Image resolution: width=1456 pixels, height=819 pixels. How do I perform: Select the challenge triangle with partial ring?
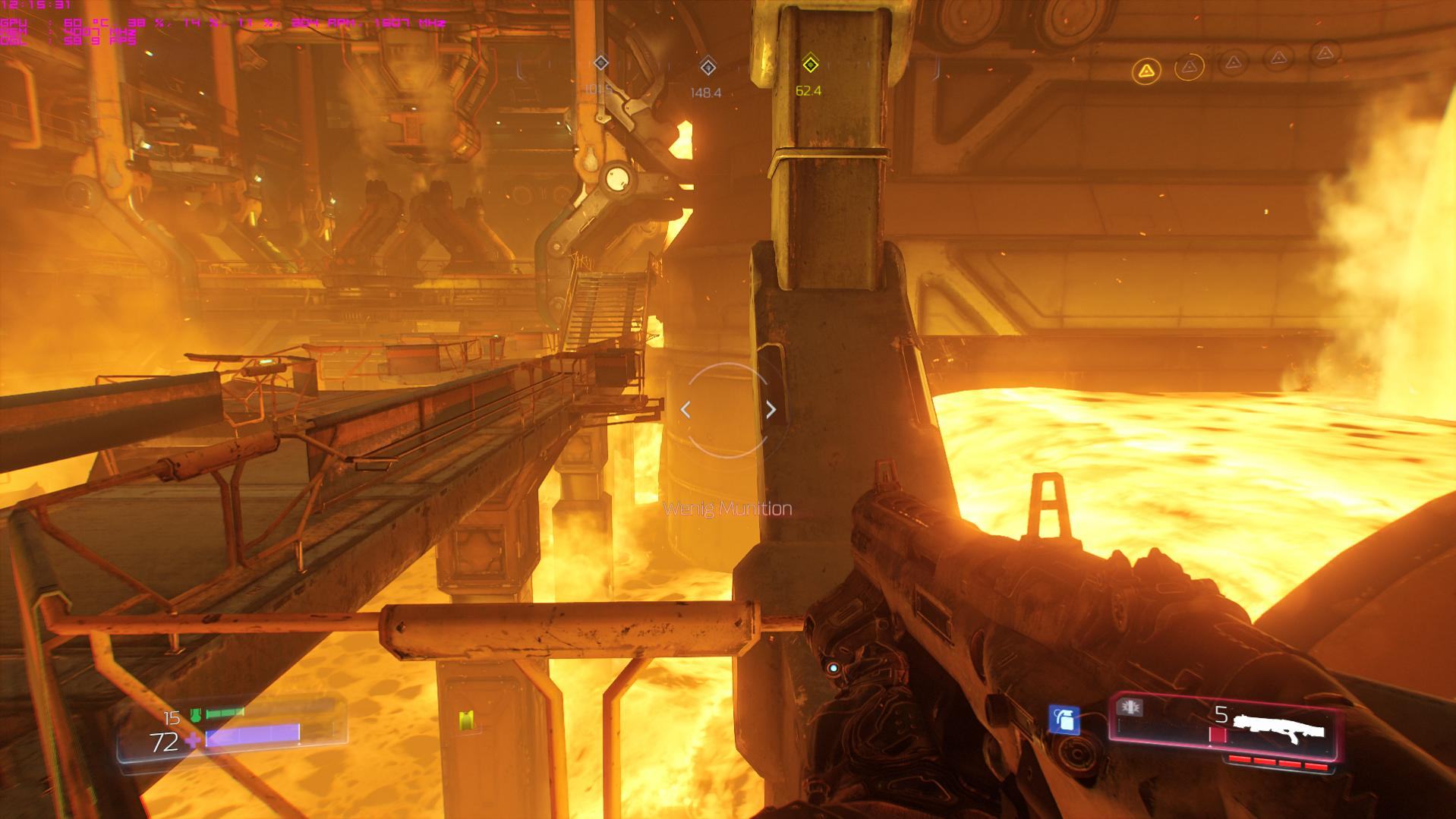tap(1190, 67)
